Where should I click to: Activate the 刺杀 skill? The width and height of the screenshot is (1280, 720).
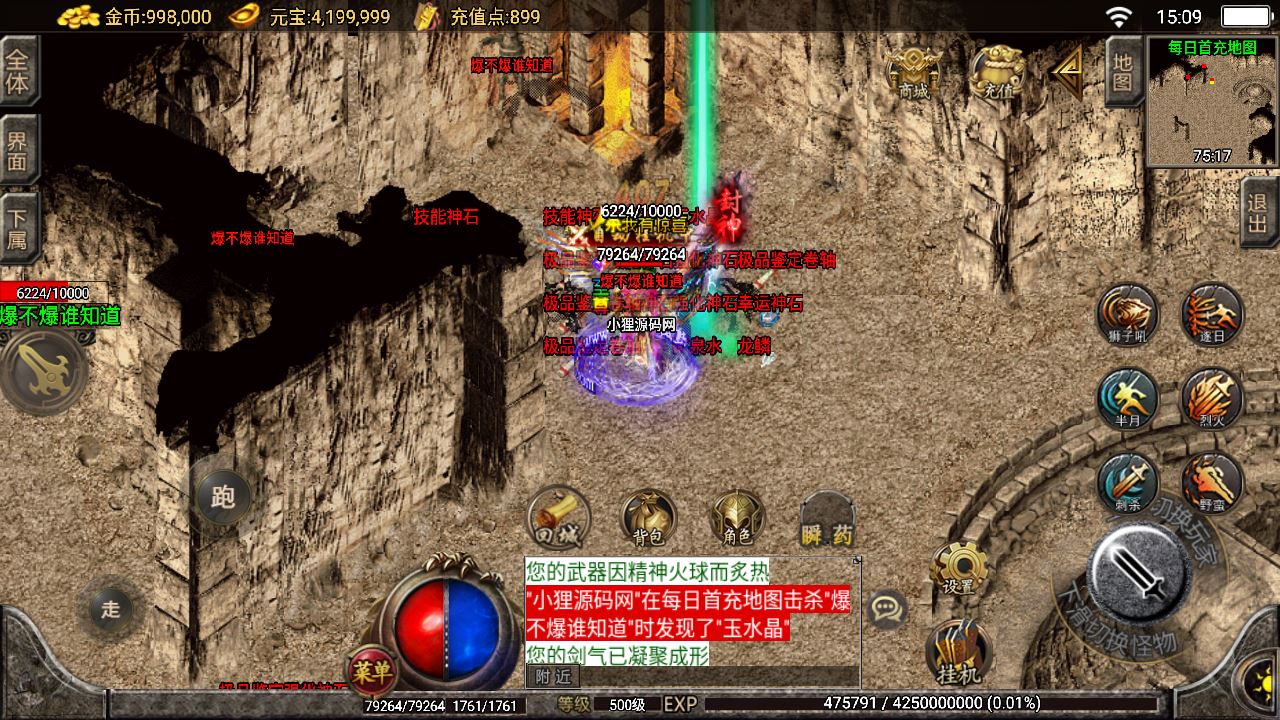pyautogui.click(x=1127, y=483)
